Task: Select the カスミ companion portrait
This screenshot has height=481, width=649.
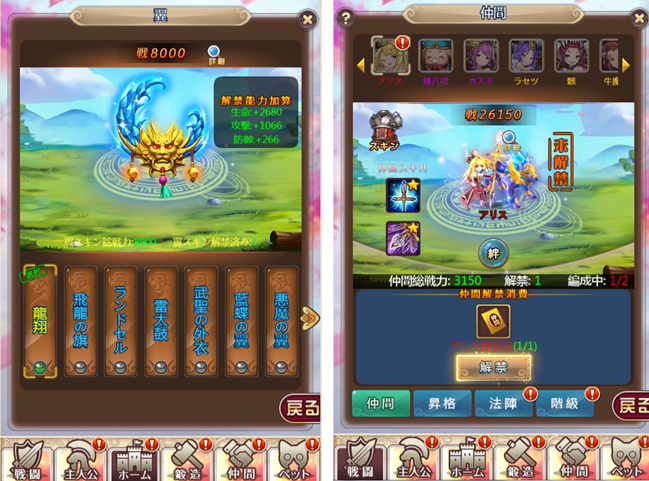Action: (x=481, y=57)
